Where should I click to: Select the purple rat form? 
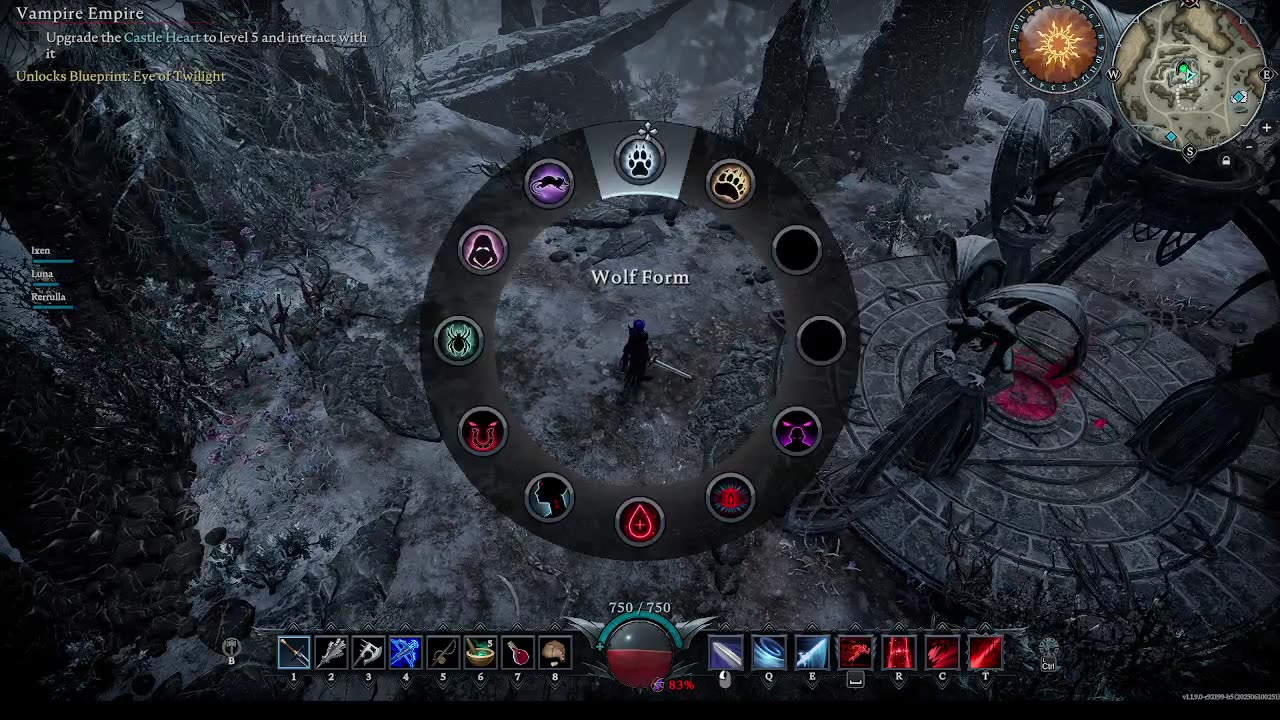pyautogui.click(x=549, y=183)
